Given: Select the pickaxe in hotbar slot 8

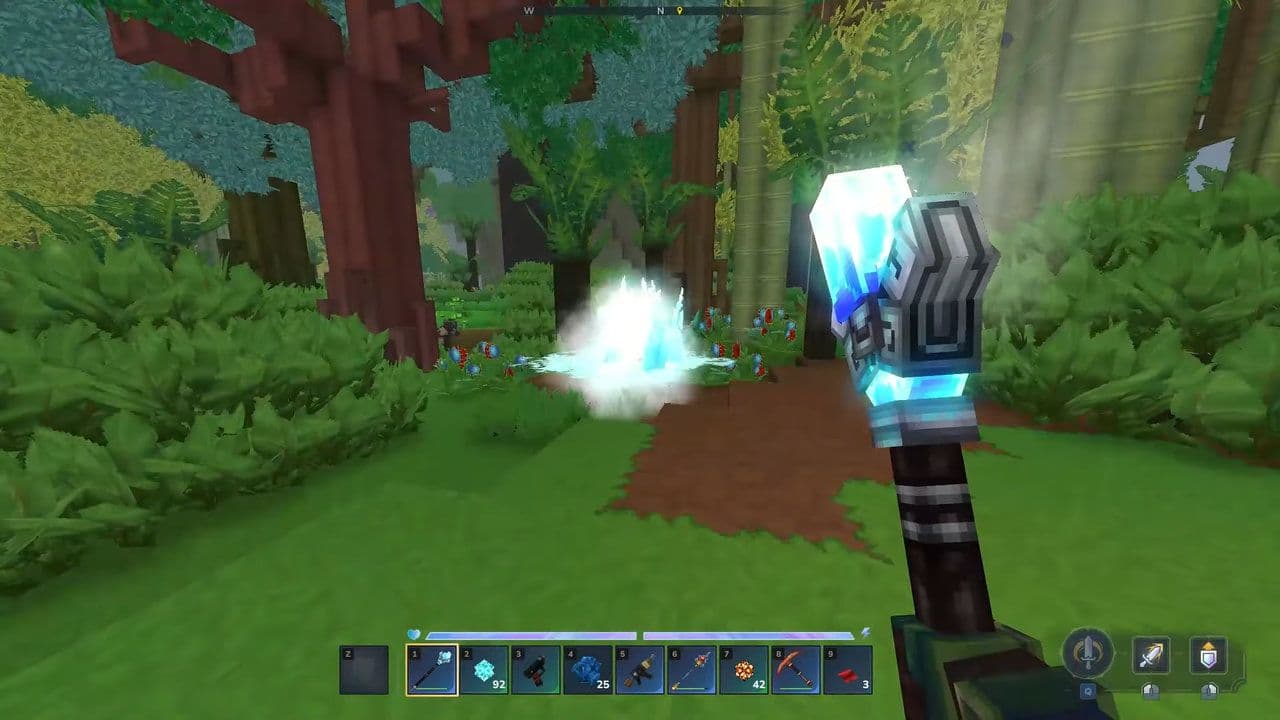Looking at the screenshot, I should click(796, 668).
